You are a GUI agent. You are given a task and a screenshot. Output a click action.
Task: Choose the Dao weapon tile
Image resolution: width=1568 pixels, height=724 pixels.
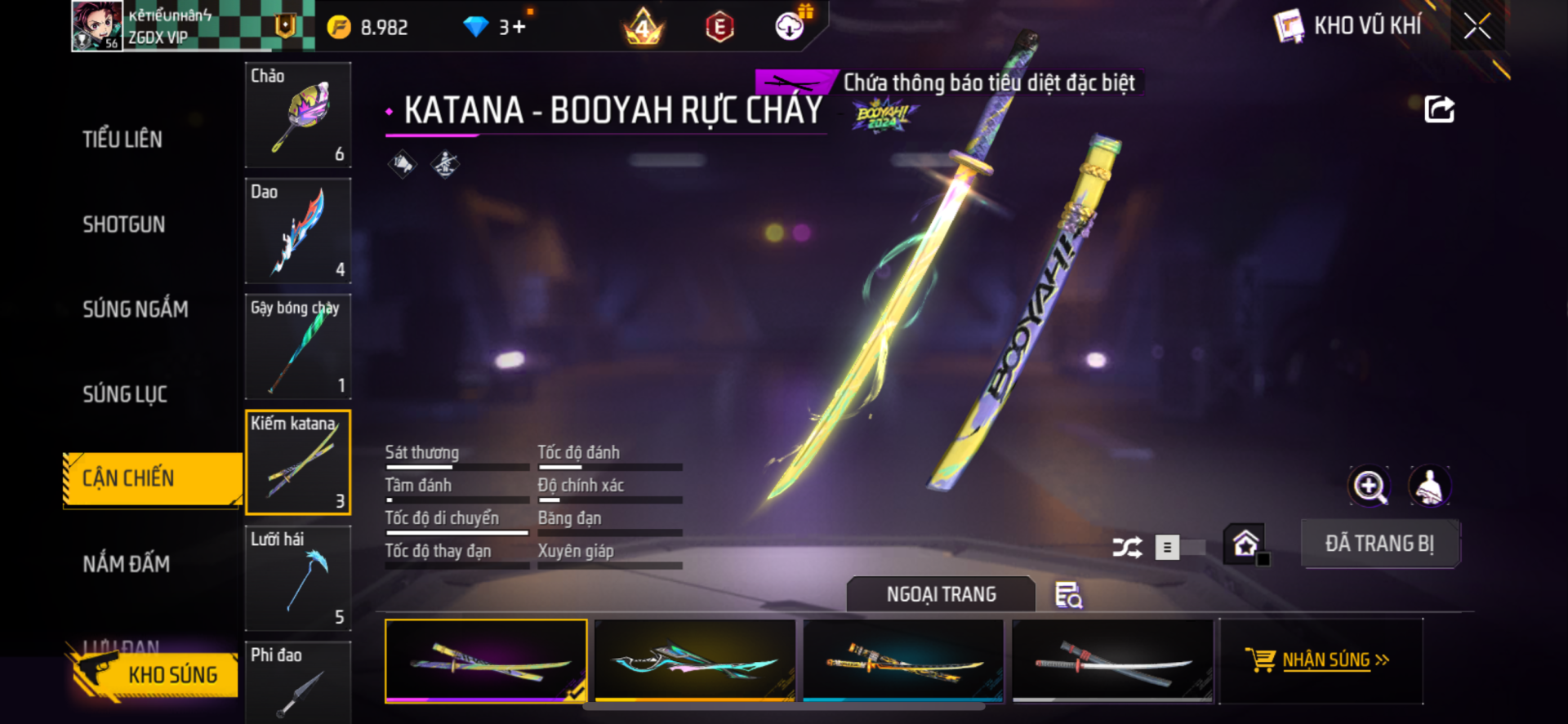click(x=298, y=231)
